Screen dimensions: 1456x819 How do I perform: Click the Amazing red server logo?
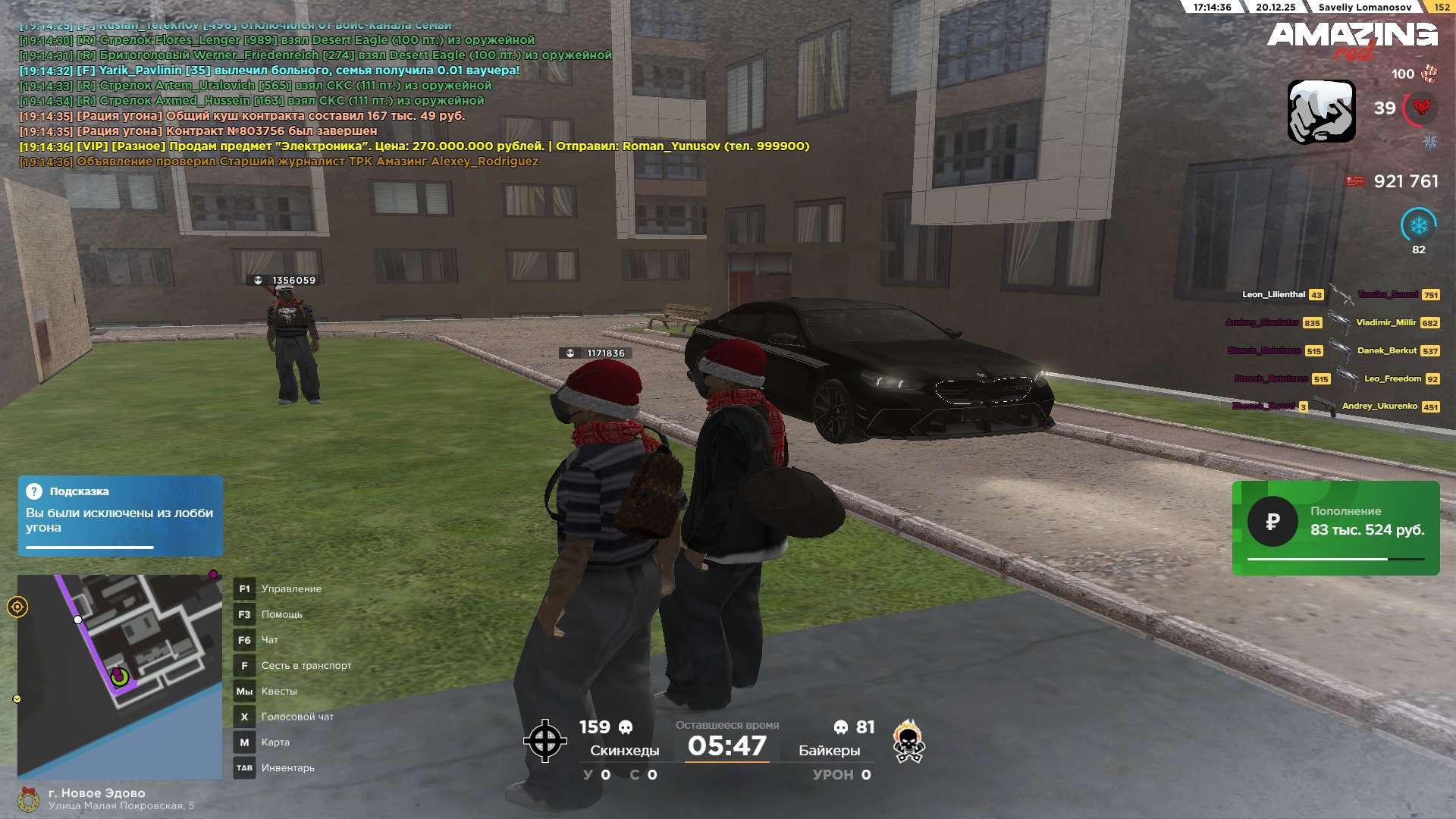[x=1351, y=39]
